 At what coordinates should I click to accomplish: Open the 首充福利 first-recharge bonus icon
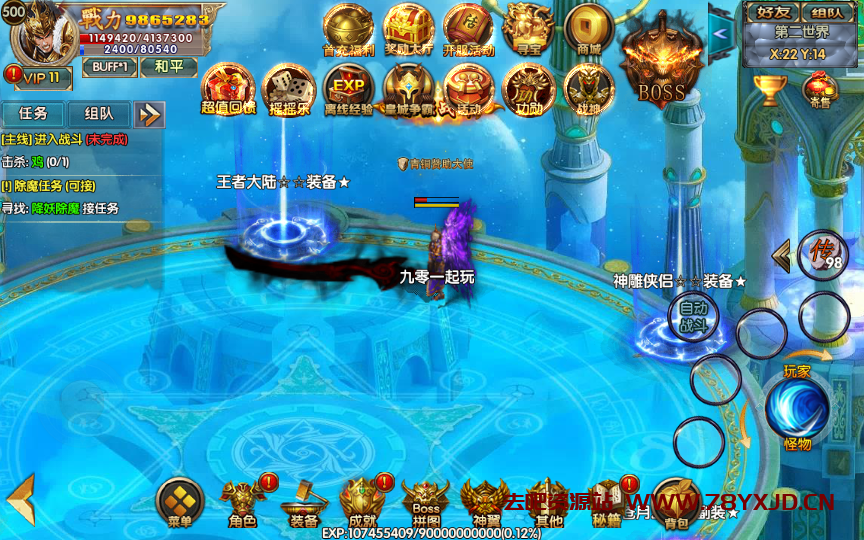point(348,28)
